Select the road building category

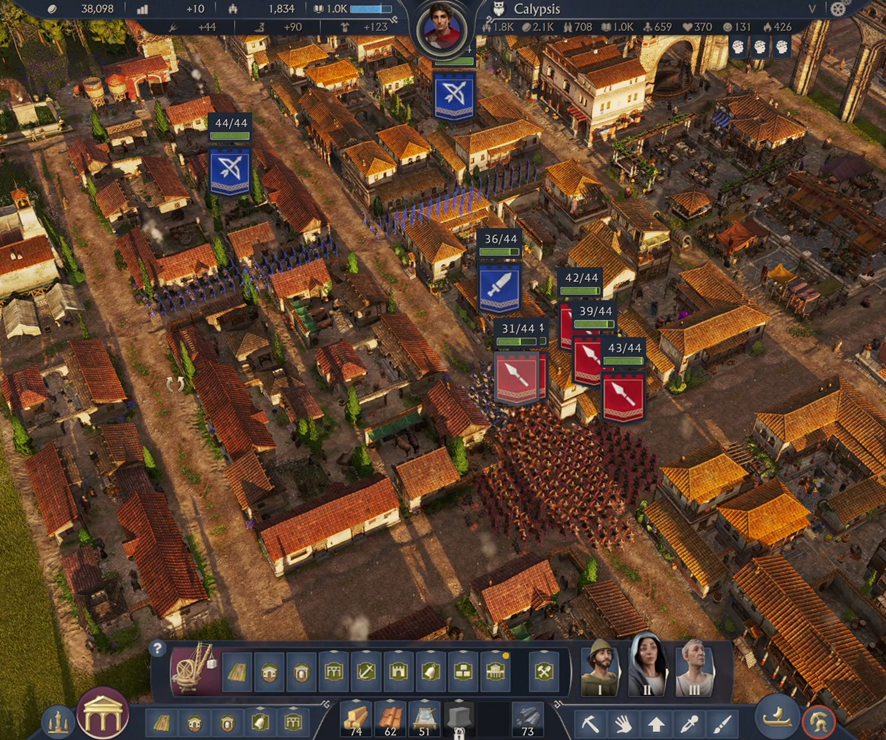click(237, 672)
